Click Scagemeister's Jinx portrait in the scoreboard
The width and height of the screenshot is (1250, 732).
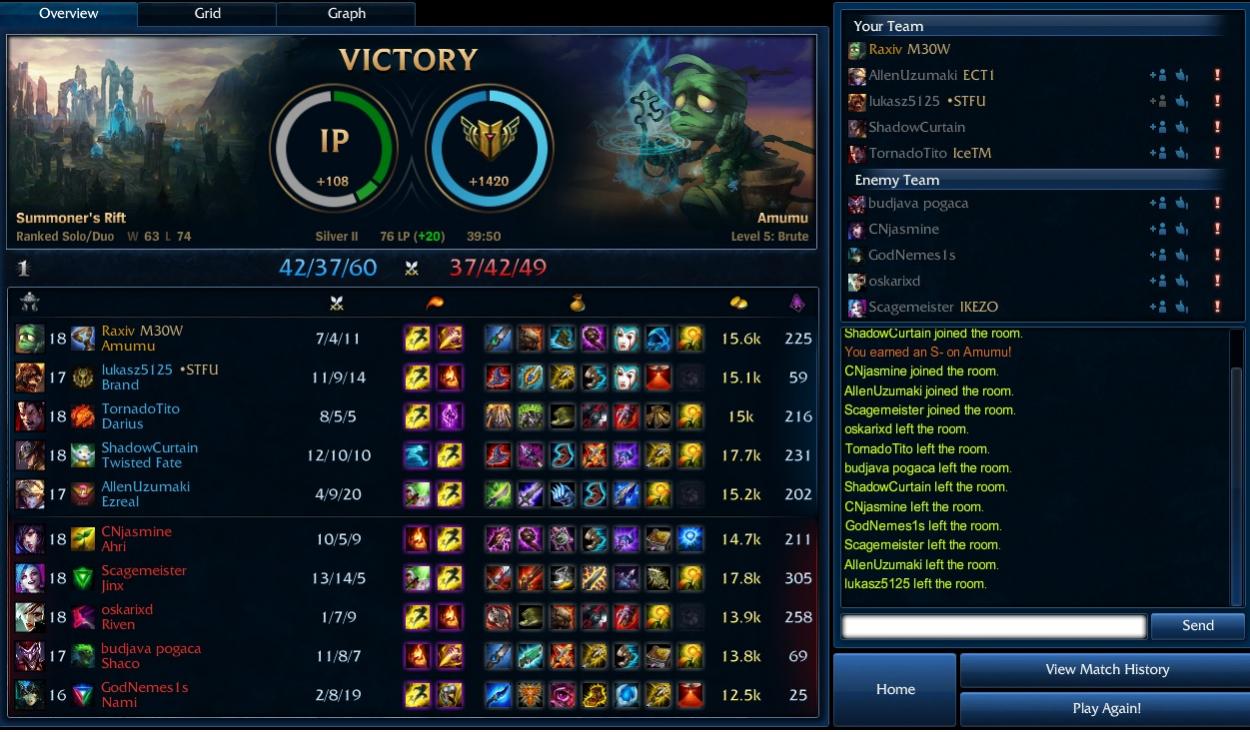30,578
